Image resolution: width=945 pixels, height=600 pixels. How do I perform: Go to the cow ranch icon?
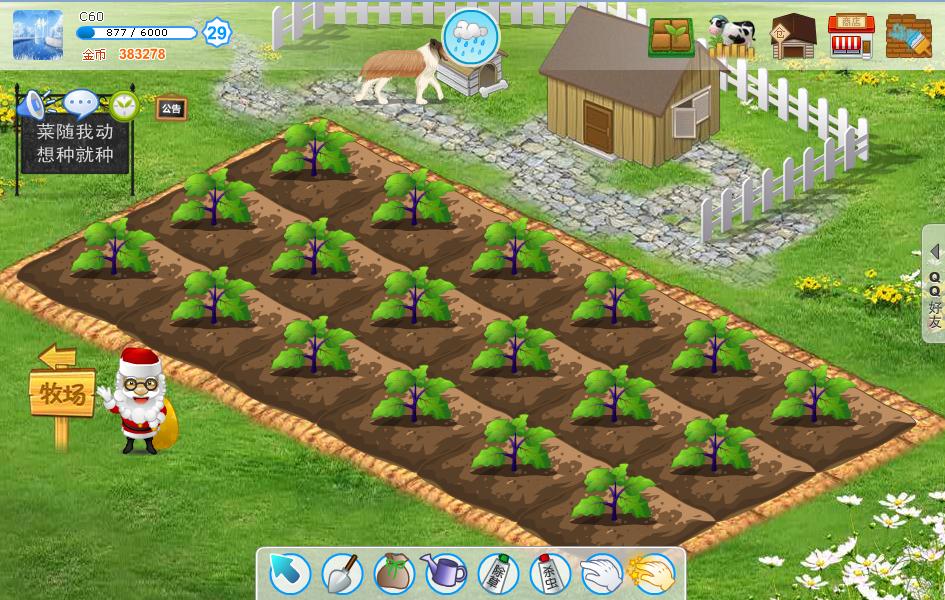733,34
